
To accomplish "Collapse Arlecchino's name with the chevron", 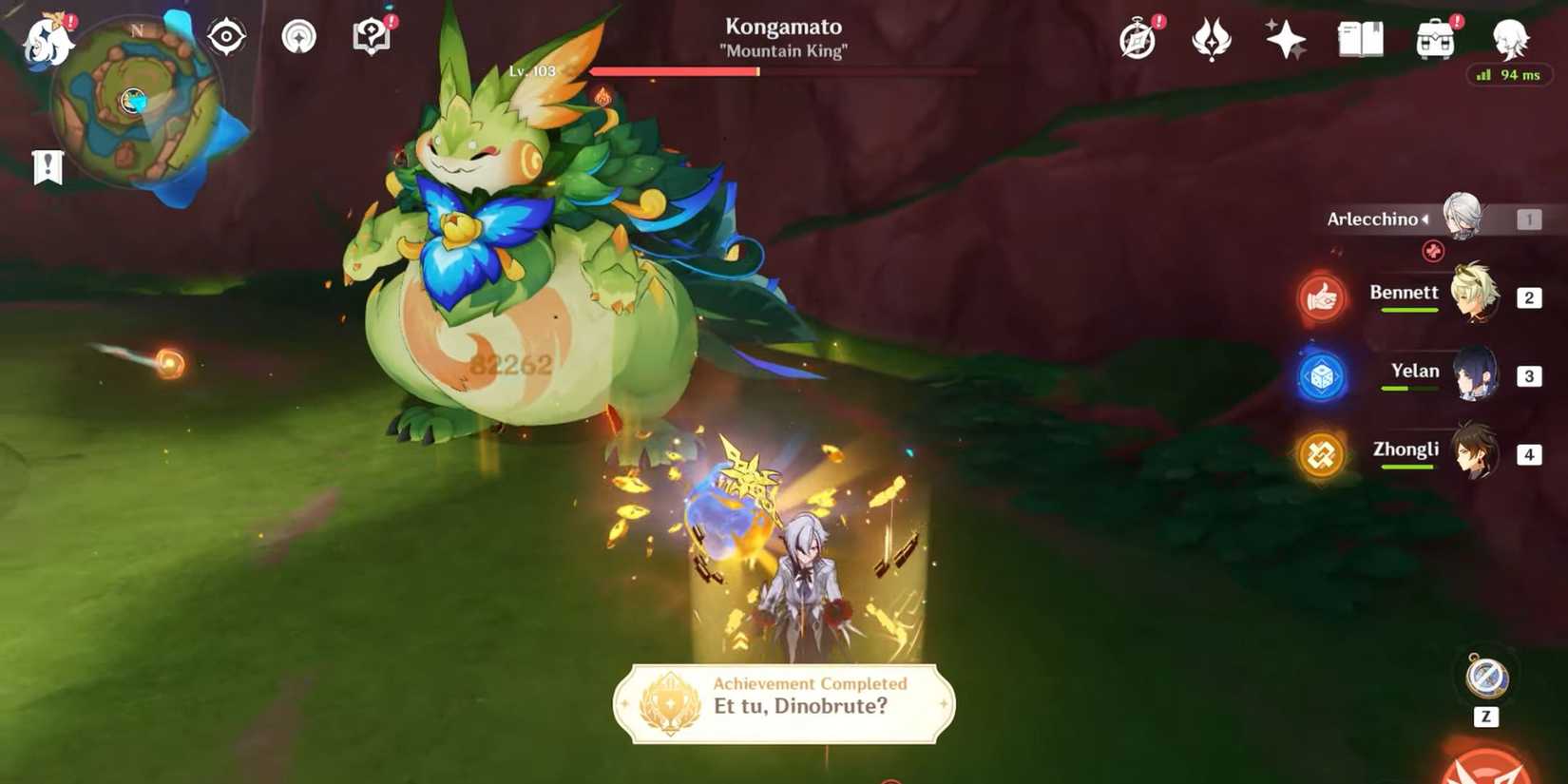I will (1425, 219).
